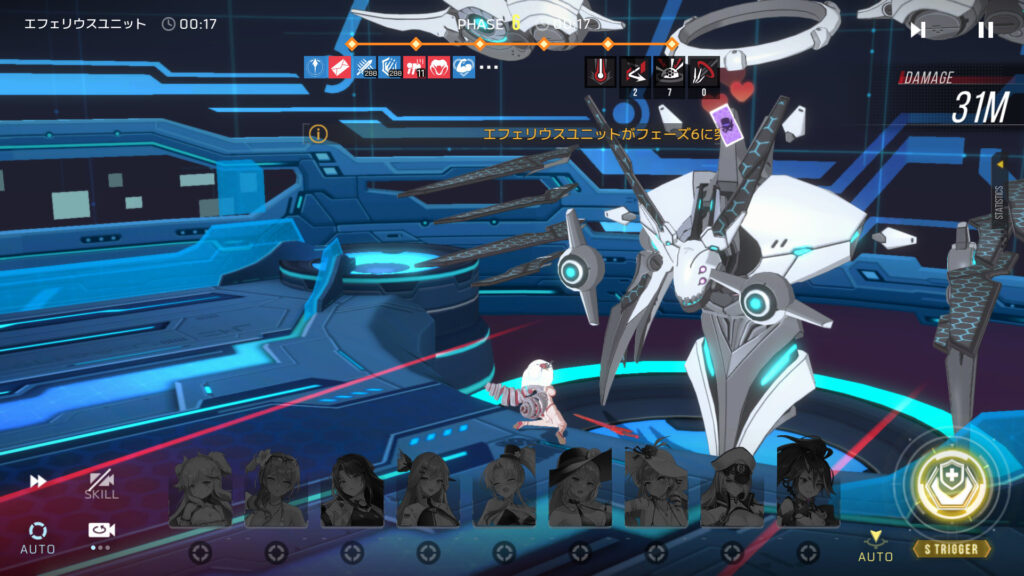Switch the rotating camera view mode

pos(100,534)
